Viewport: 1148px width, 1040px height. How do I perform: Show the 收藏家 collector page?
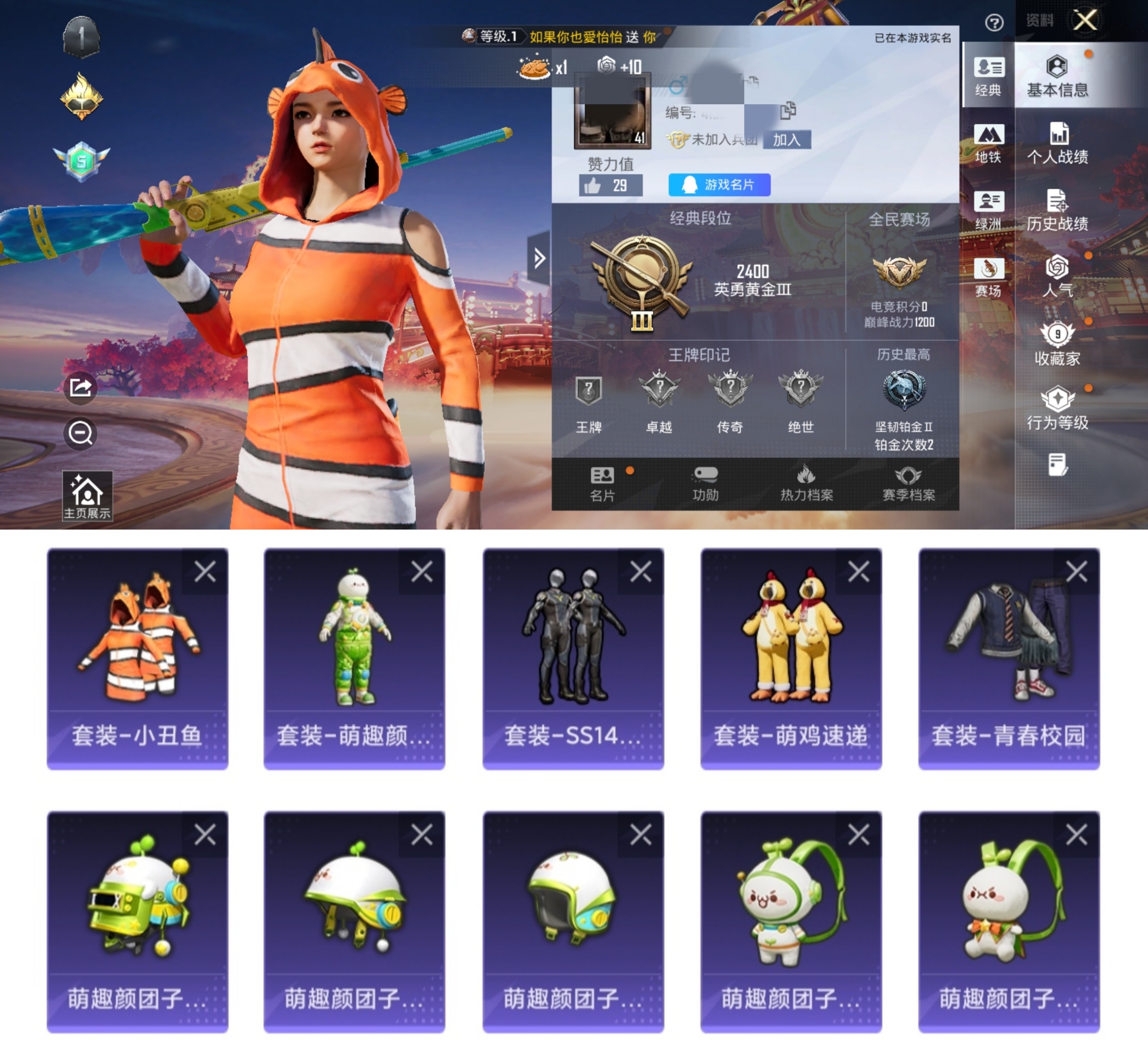coord(1057,343)
